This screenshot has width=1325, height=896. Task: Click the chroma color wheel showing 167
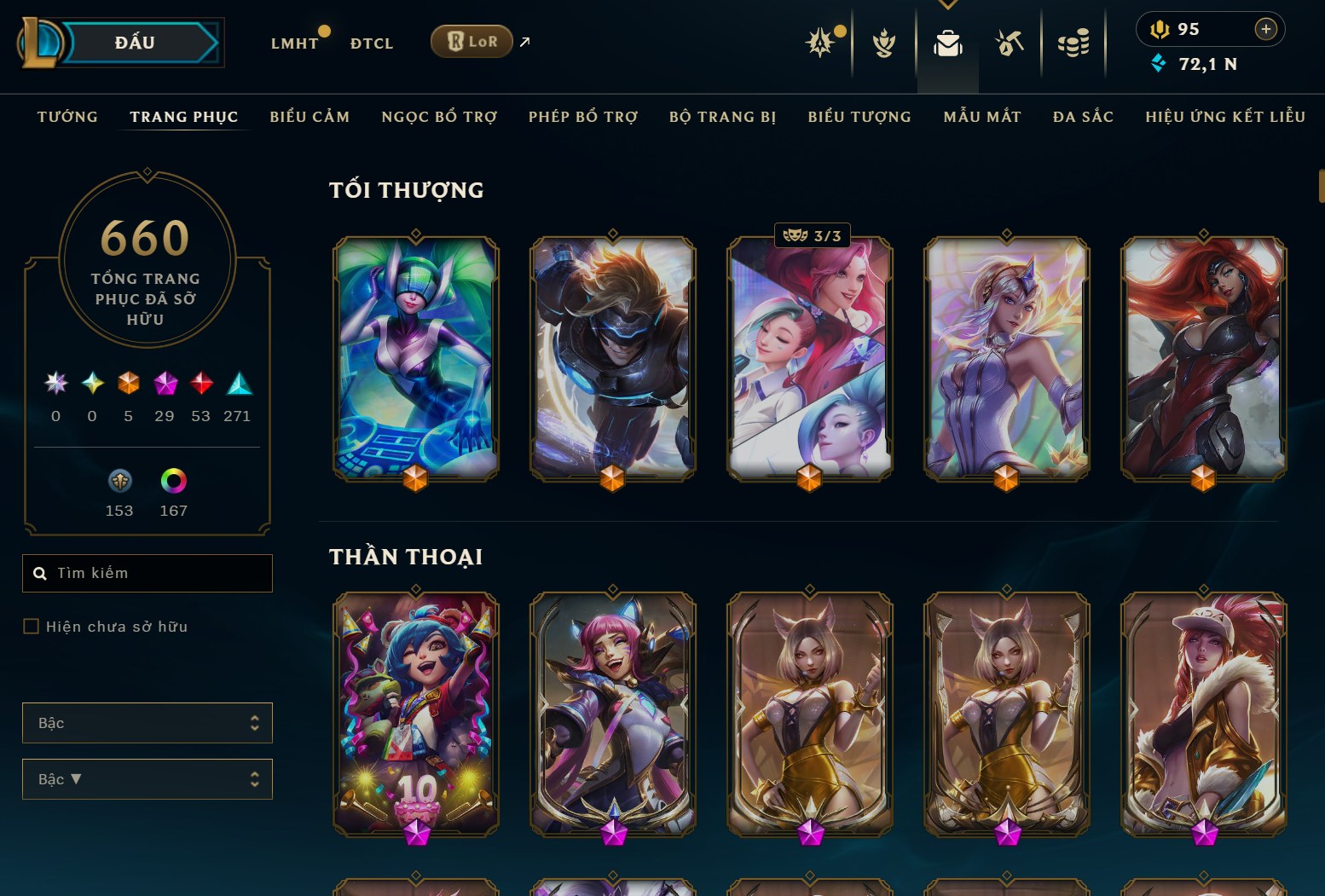(173, 481)
